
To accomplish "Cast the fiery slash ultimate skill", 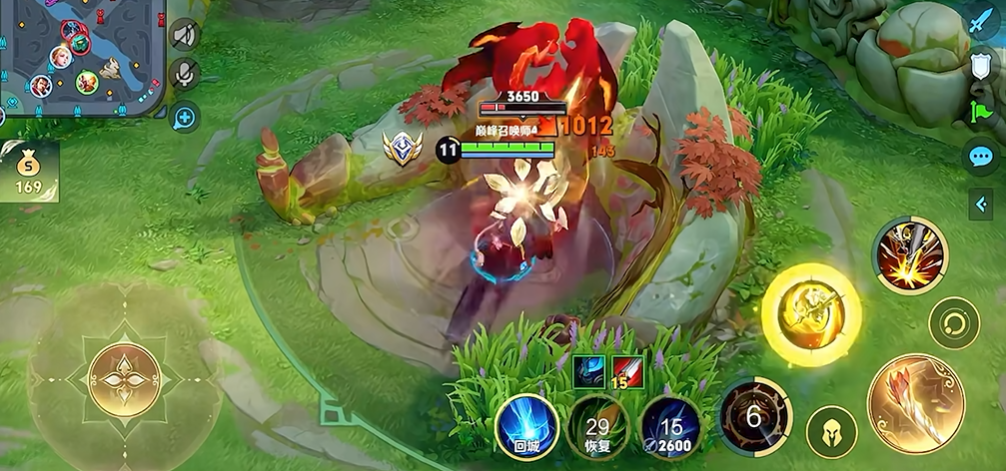I will (909, 255).
